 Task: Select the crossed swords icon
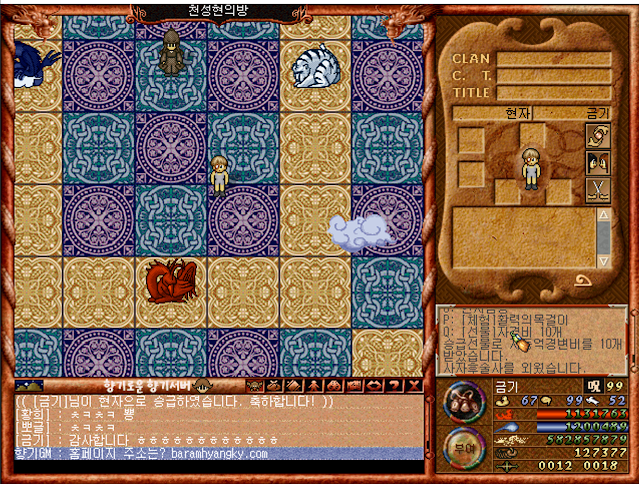click(597, 189)
